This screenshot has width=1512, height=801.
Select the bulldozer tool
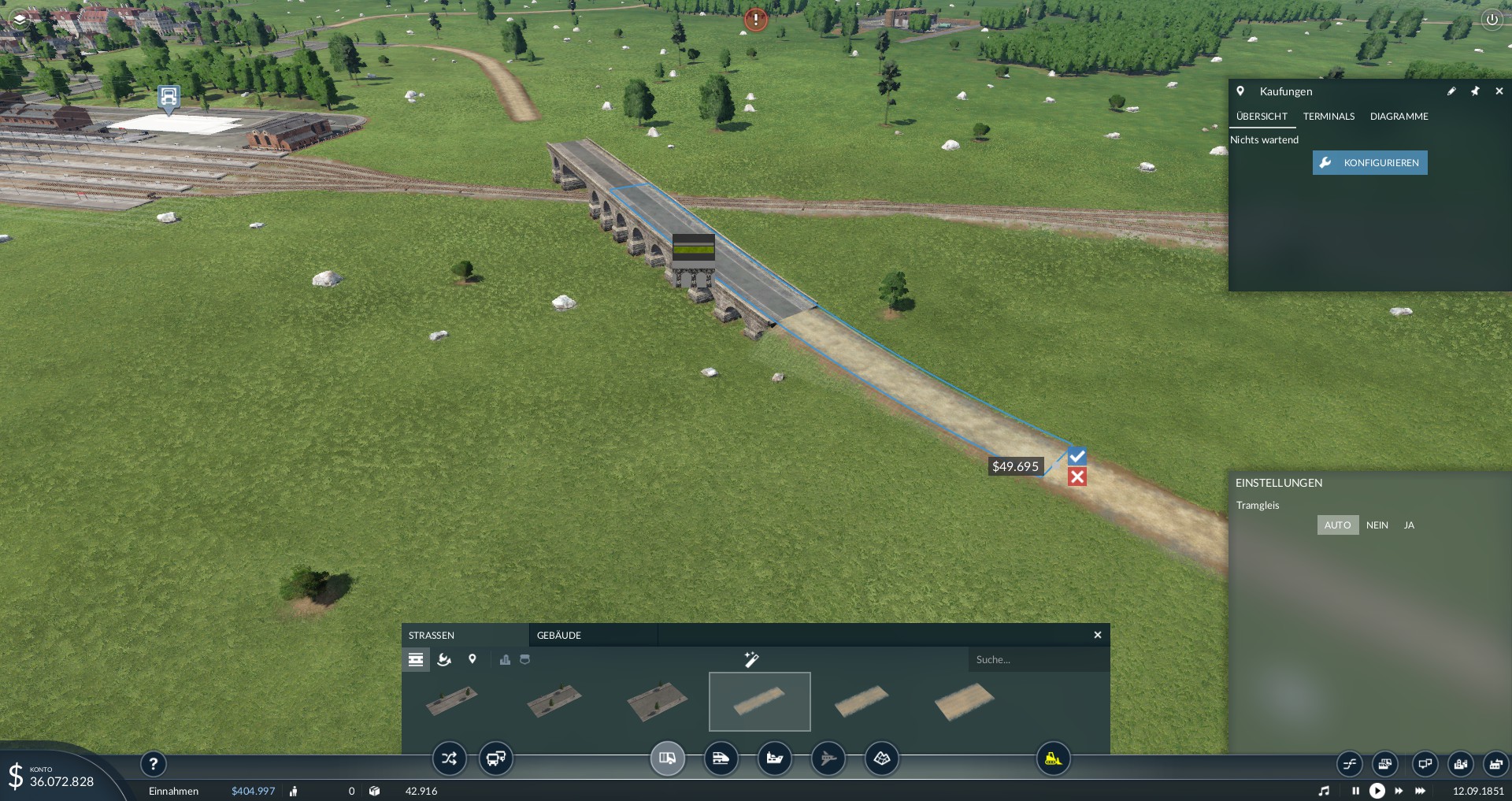[1053, 759]
